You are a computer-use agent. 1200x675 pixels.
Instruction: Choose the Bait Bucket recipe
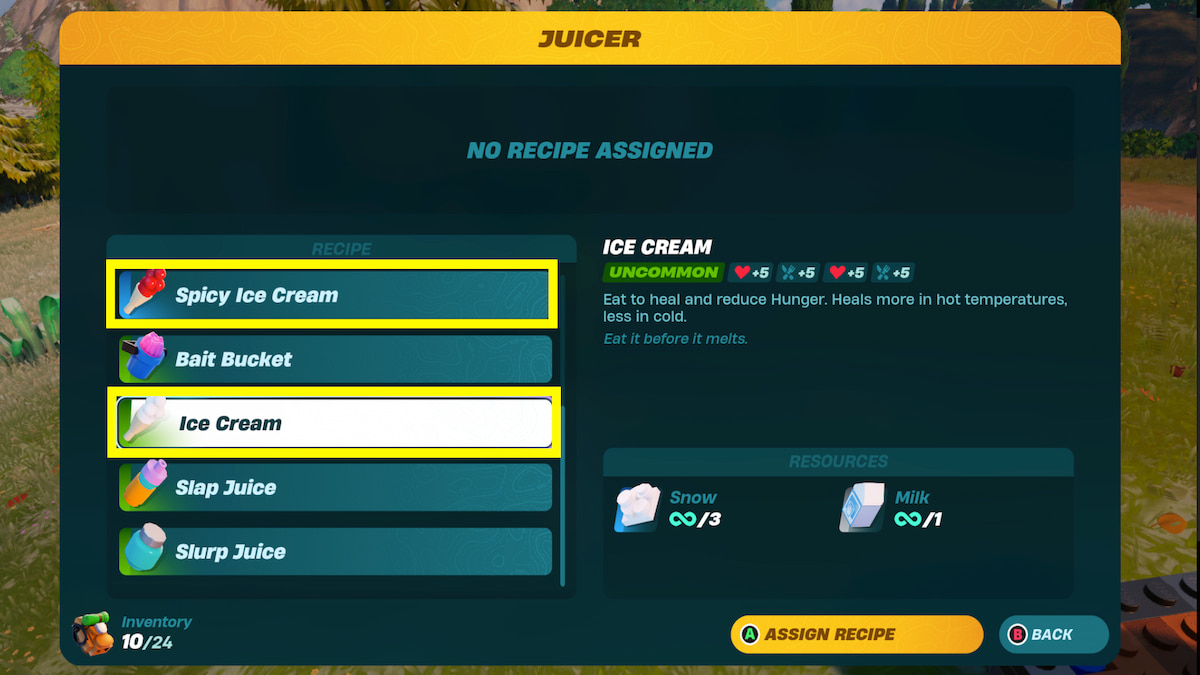click(x=334, y=359)
